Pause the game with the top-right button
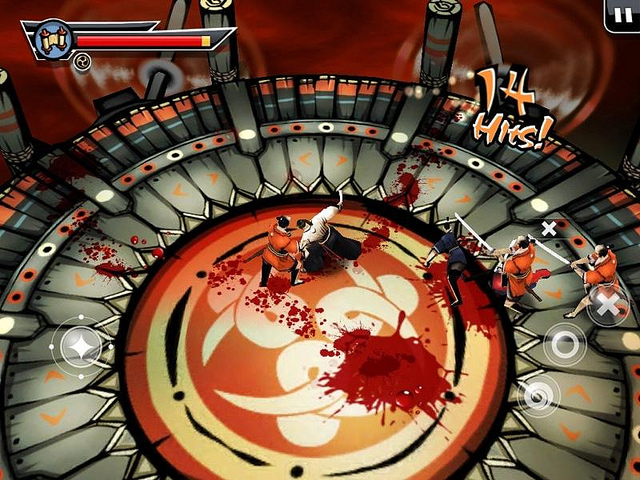The image size is (640, 480). pyautogui.click(x=622, y=13)
